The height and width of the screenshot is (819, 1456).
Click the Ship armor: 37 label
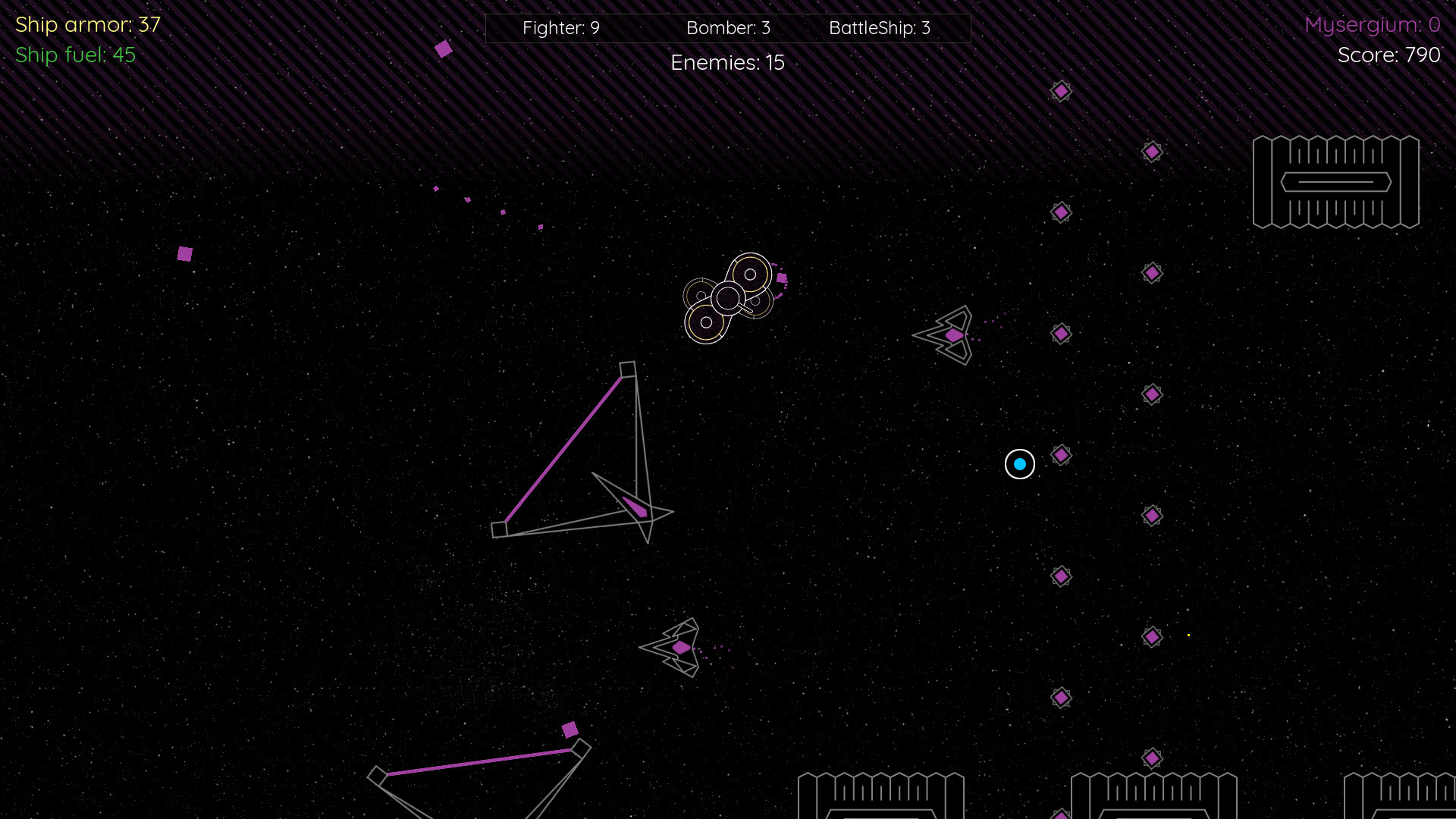pos(86,24)
